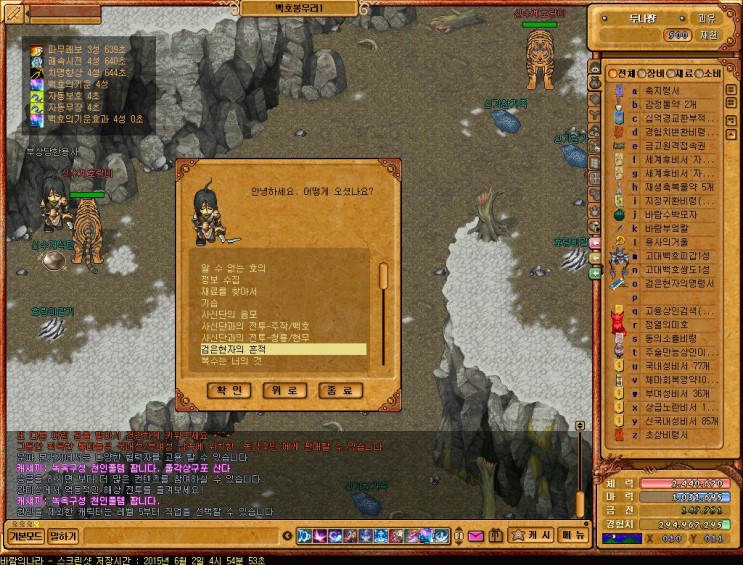The width and height of the screenshot is (743, 565).
Task: Choose the 복수는 너의 것 dialogue option
Action: tap(231, 361)
